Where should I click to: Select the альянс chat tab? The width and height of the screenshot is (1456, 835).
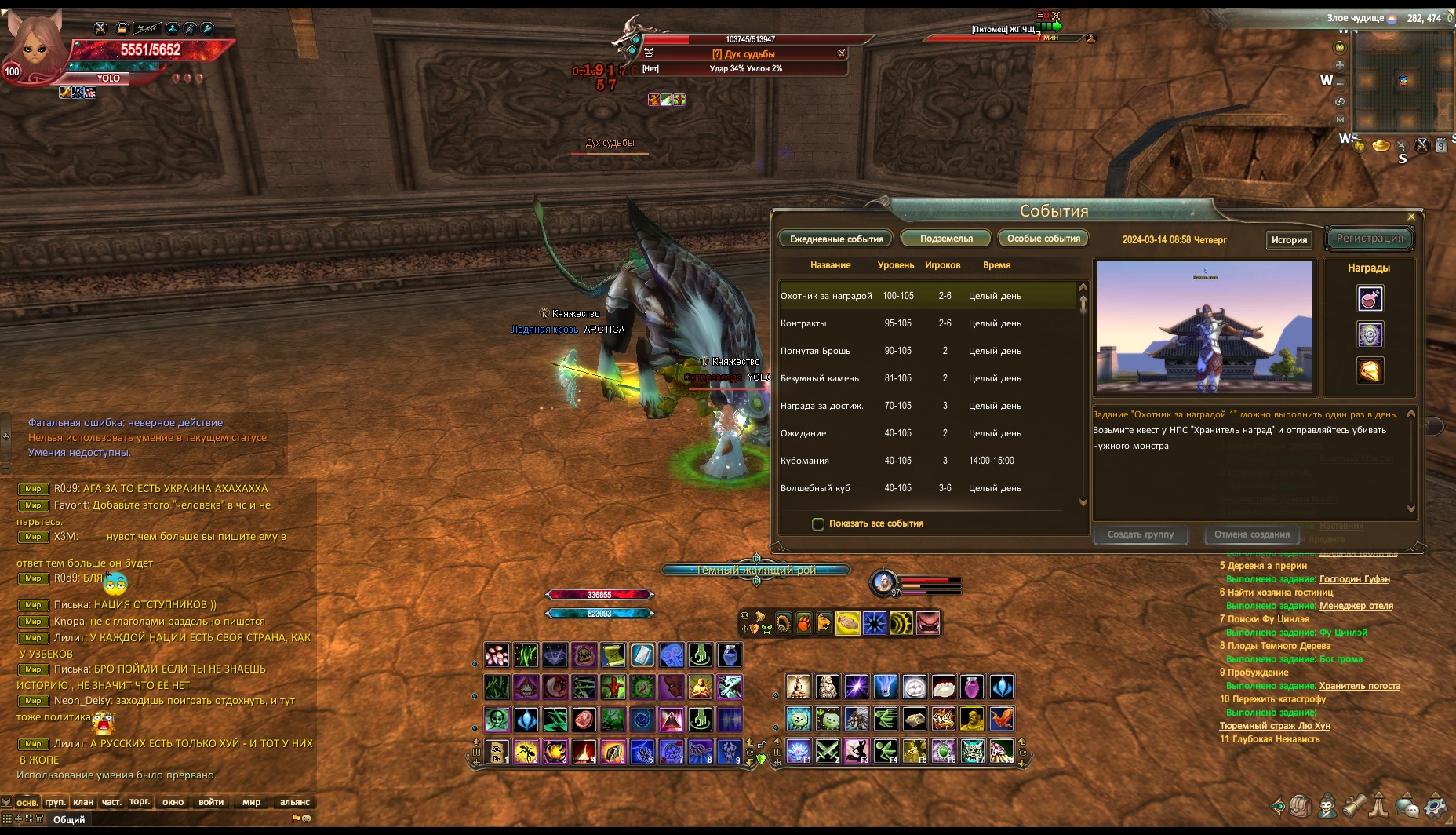295,802
